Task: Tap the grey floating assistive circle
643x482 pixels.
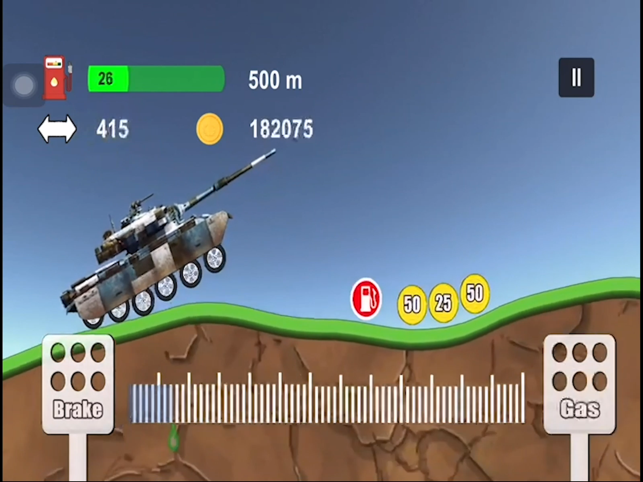Action: point(22,86)
